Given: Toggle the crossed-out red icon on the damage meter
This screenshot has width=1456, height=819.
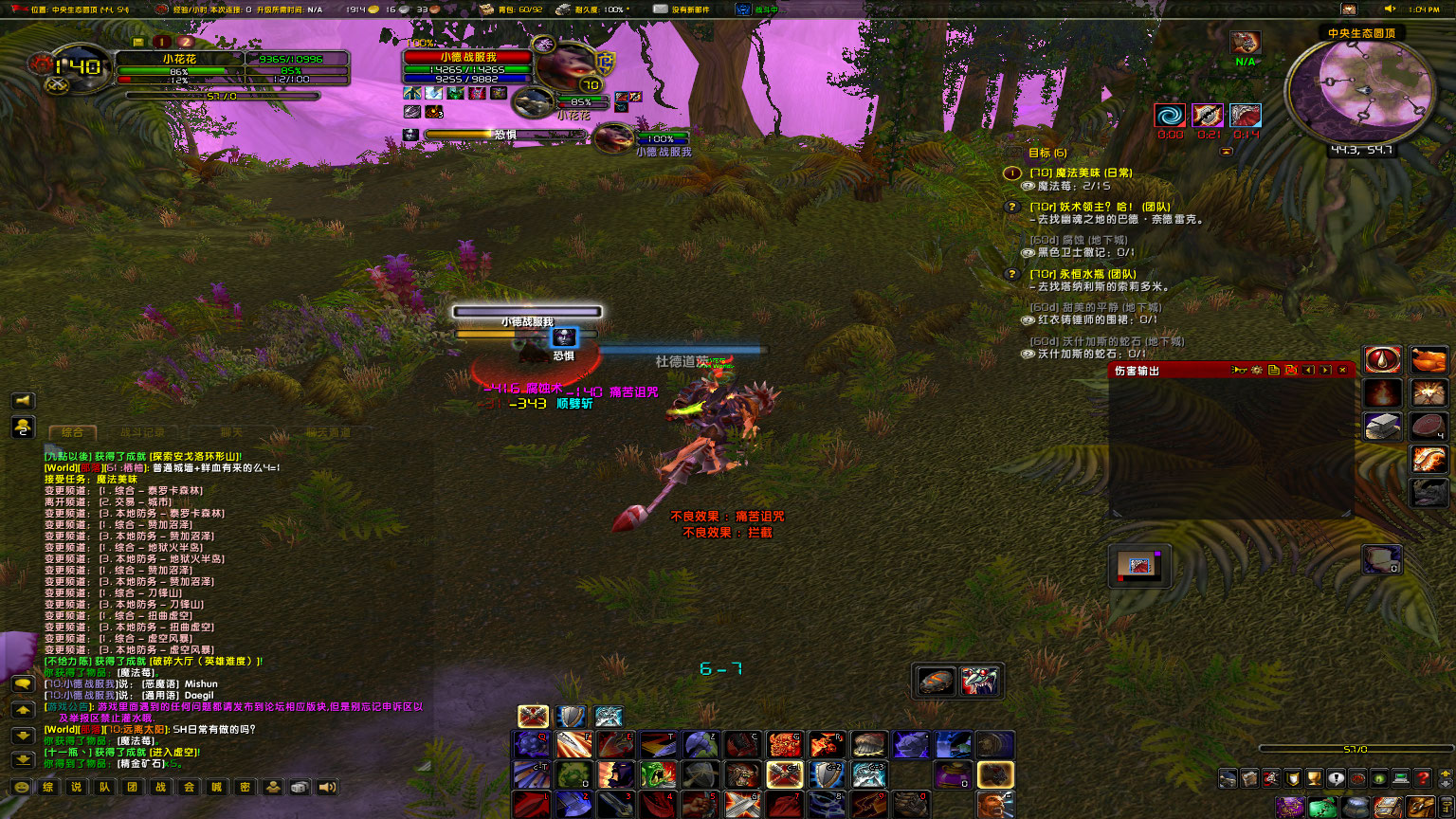Looking at the screenshot, I should (1291, 370).
